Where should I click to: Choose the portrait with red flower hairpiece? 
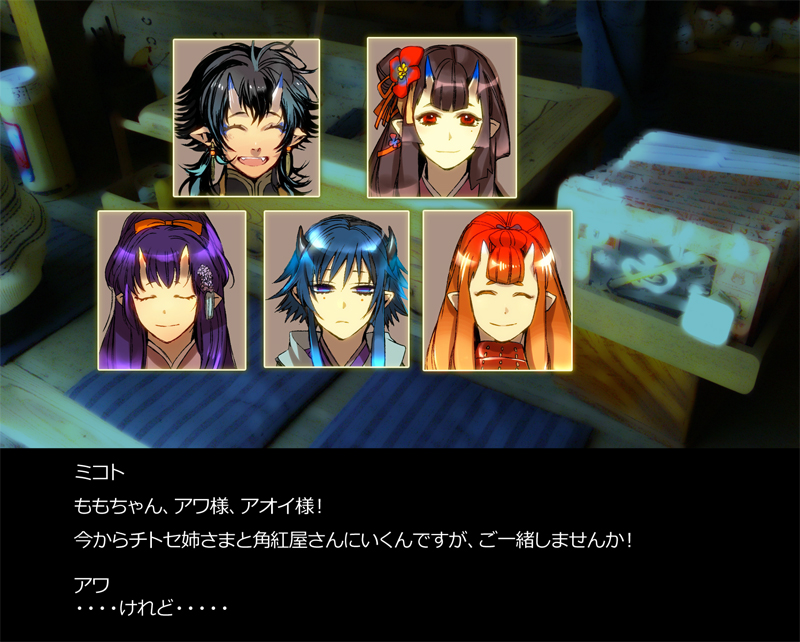tap(441, 116)
